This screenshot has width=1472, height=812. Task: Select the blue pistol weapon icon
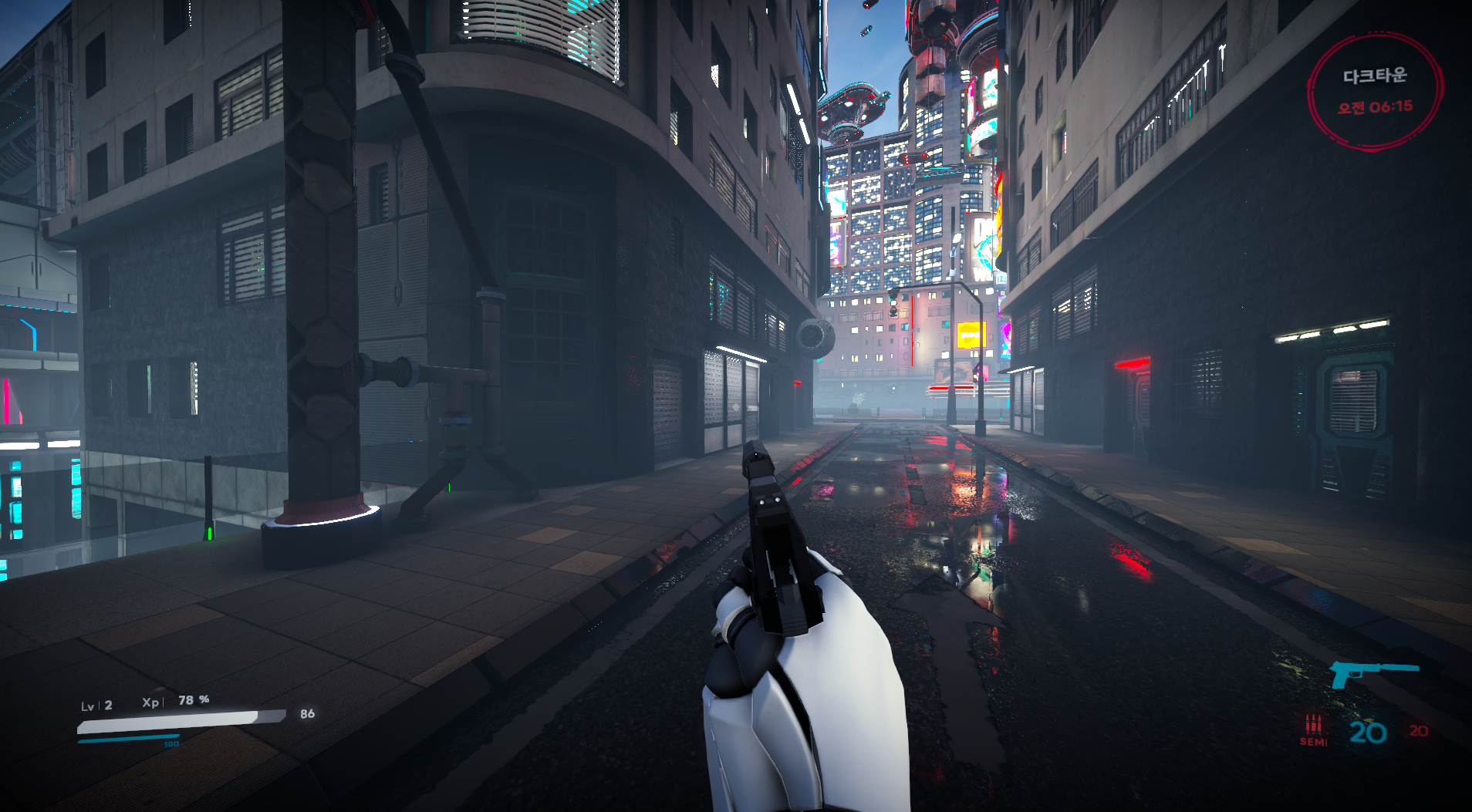tap(1373, 674)
